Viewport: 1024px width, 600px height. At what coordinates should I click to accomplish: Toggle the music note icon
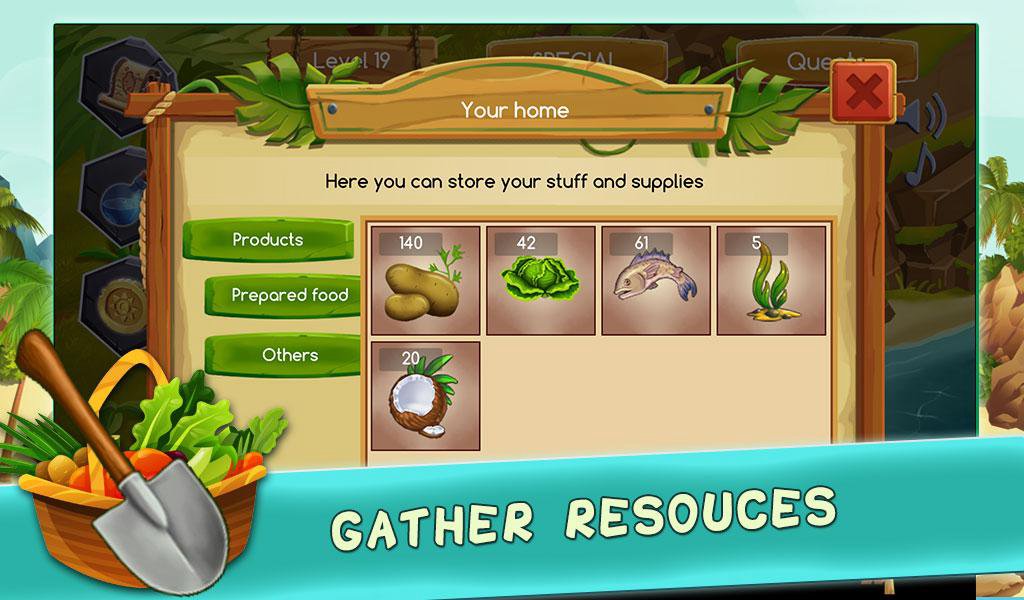[x=920, y=165]
